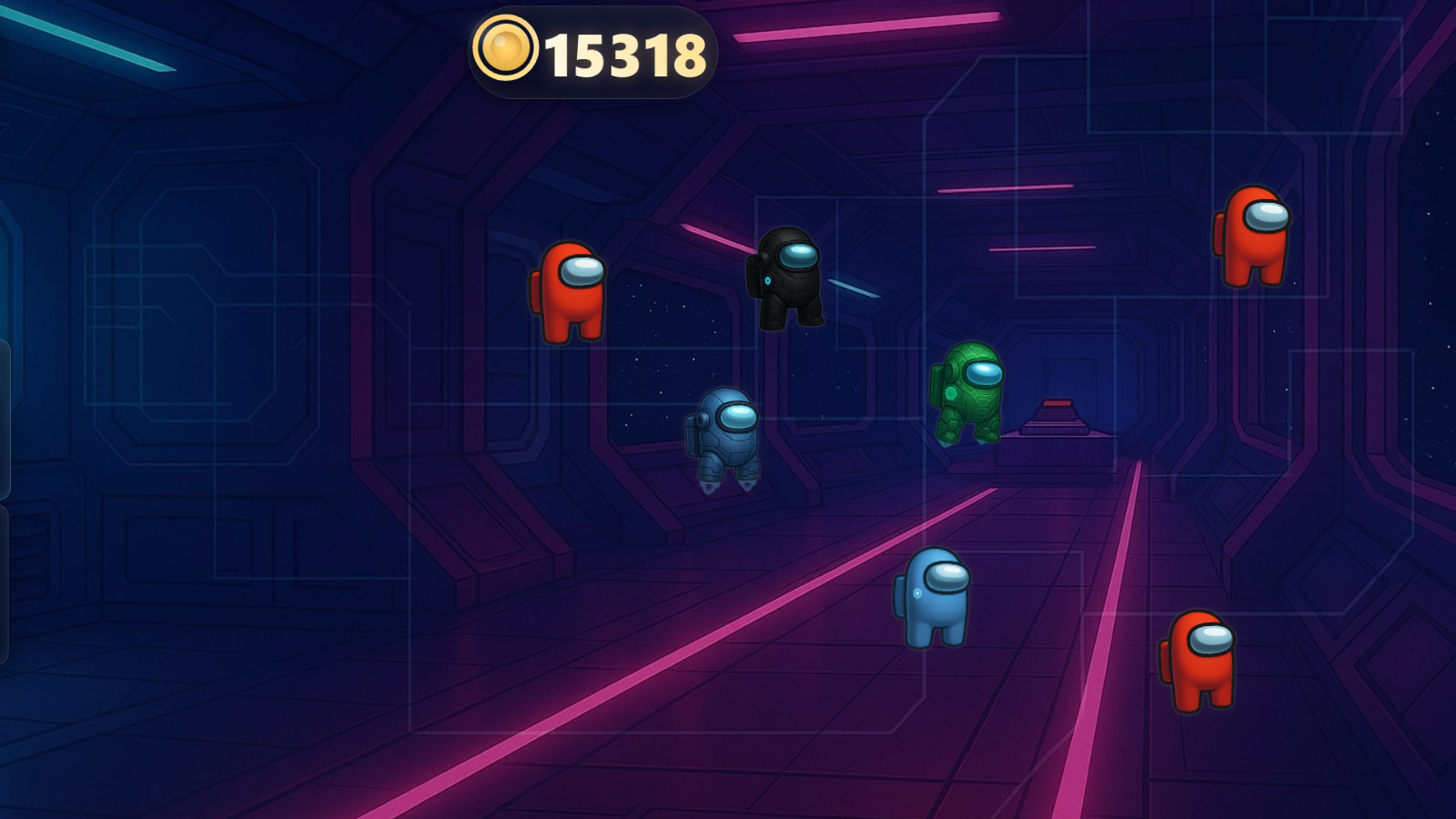Select the black astronaut crewmate
The image size is (1456, 819).
[786, 282]
